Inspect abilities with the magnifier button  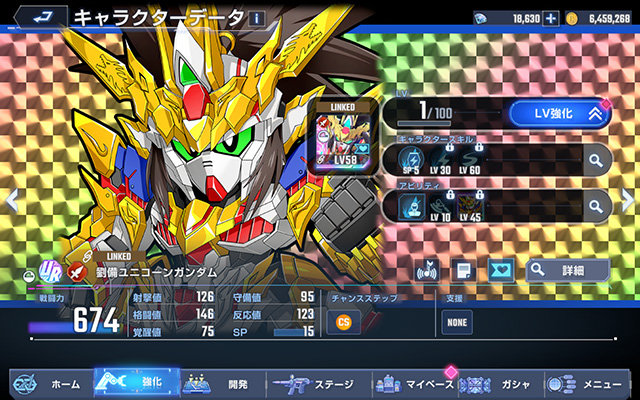(x=596, y=207)
